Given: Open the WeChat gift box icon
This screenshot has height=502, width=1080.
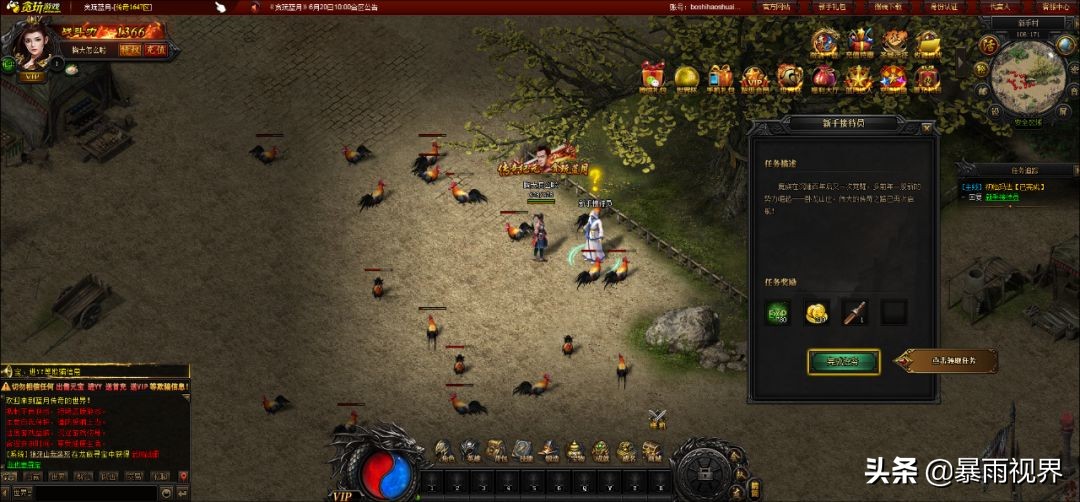Looking at the screenshot, I should tap(653, 75).
